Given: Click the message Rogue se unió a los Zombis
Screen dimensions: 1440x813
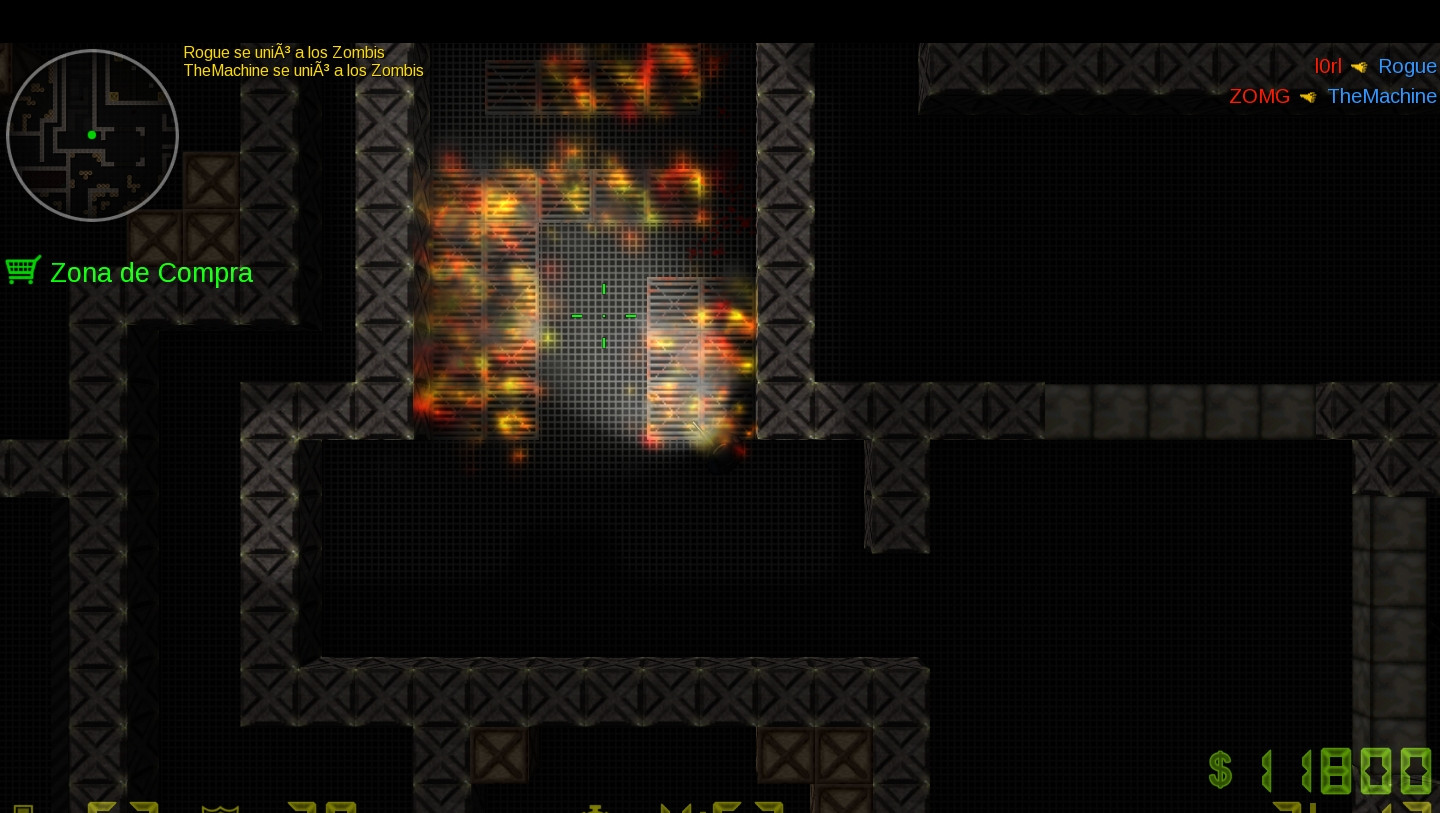Looking at the screenshot, I should point(283,52).
